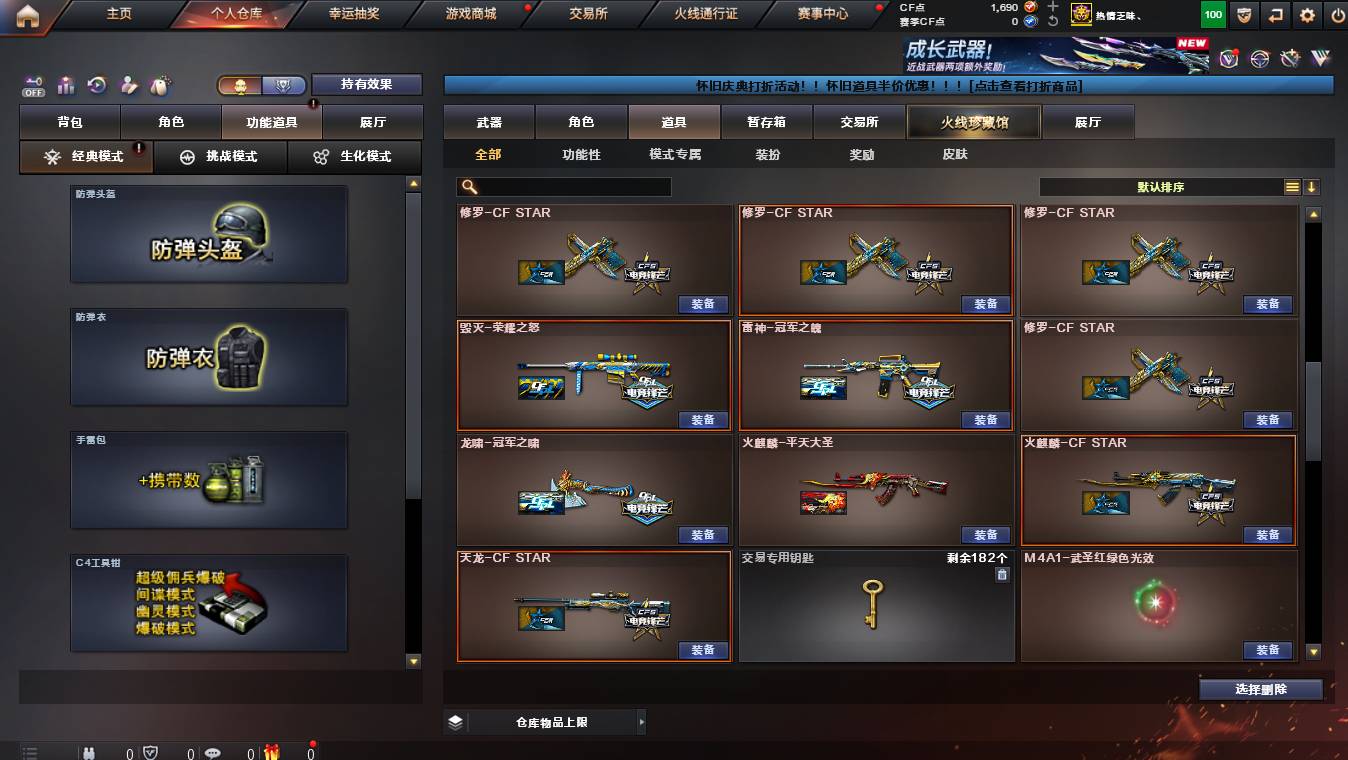Viewport: 1348px width, 760px height.
Task: Select the statistics bar chart icon
Action: (66, 84)
